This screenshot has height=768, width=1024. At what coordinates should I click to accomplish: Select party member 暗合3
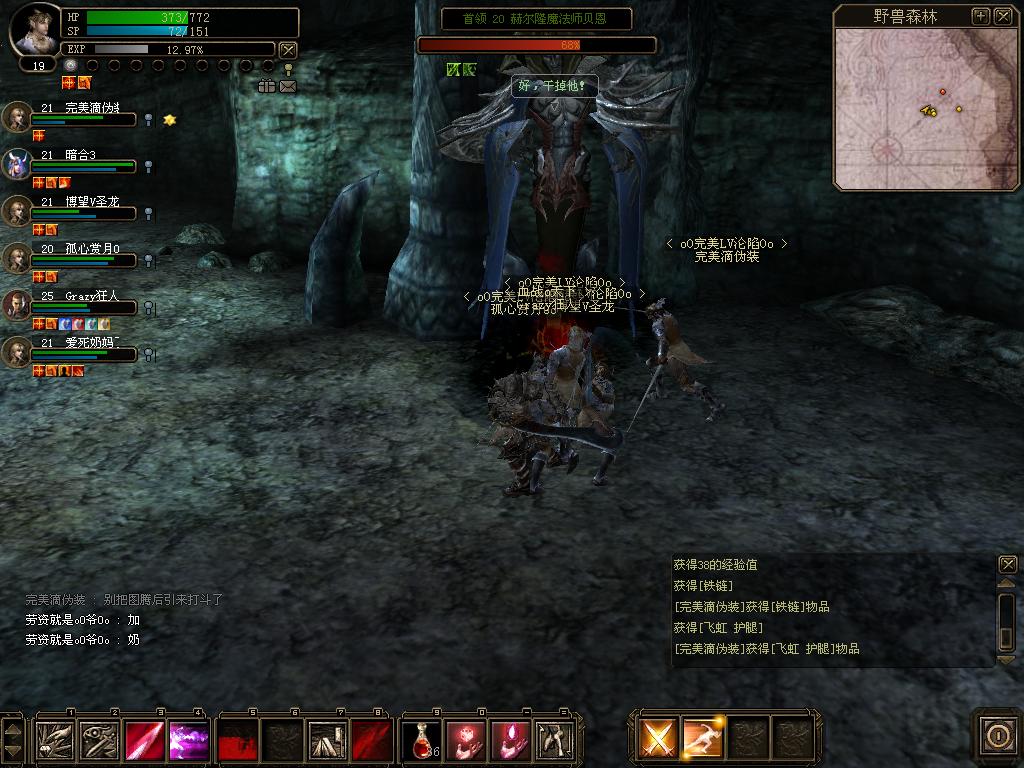click(x=18, y=164)
